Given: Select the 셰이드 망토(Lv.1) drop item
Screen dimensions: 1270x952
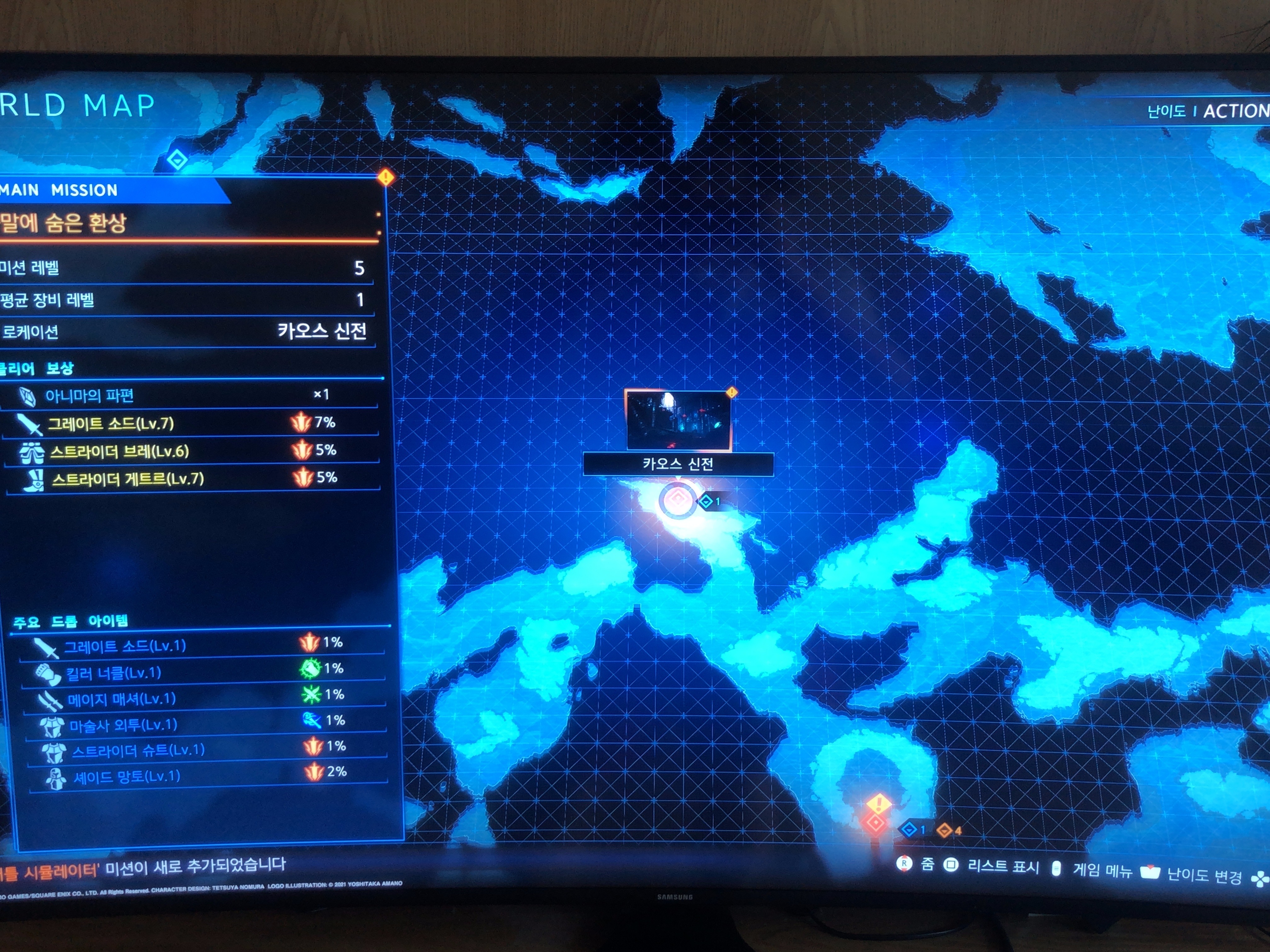Looking at the screenshot, I should pos(126,776).
